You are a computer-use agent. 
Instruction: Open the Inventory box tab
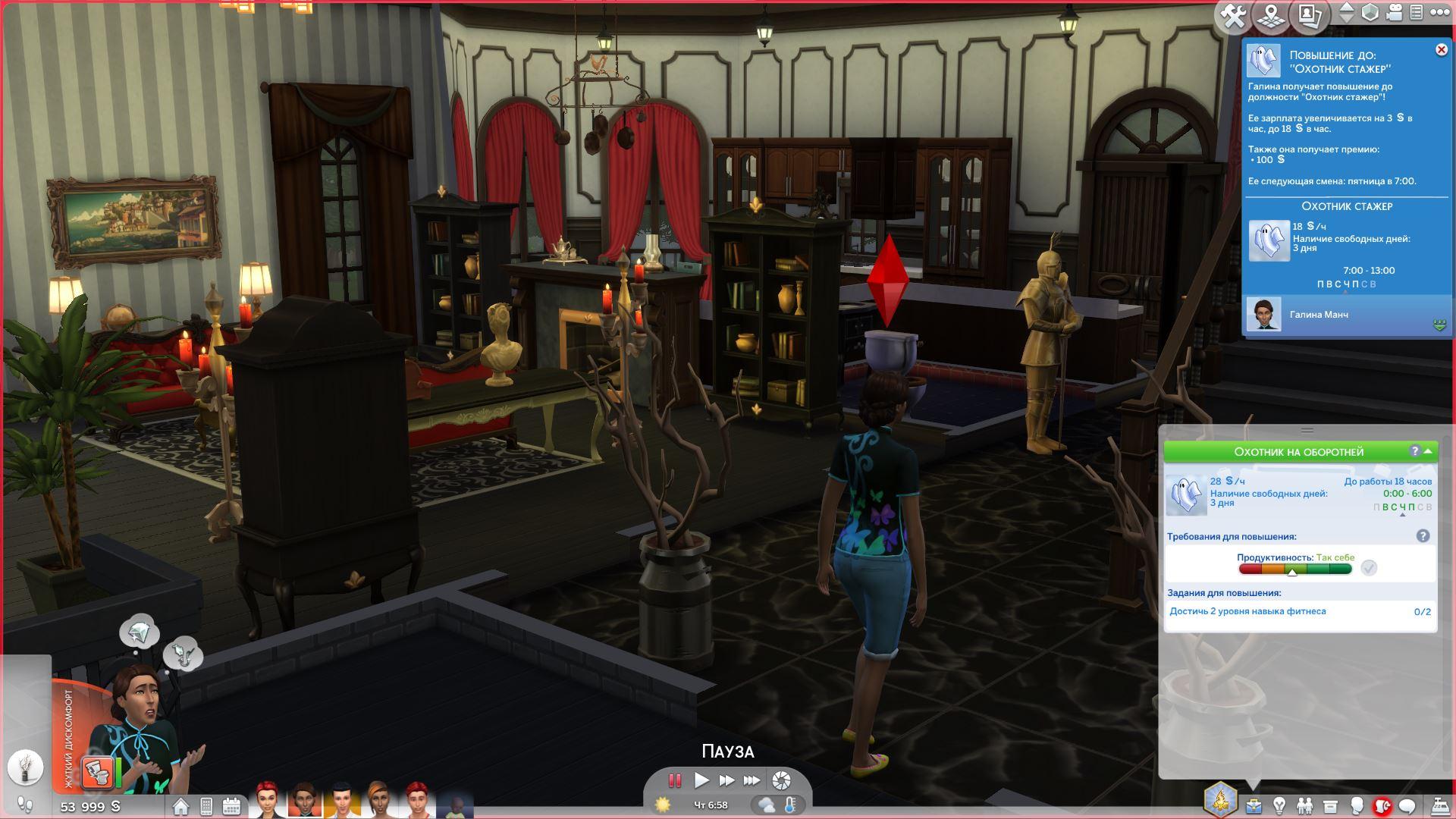pyautogui.click(x=1330, y=805)
